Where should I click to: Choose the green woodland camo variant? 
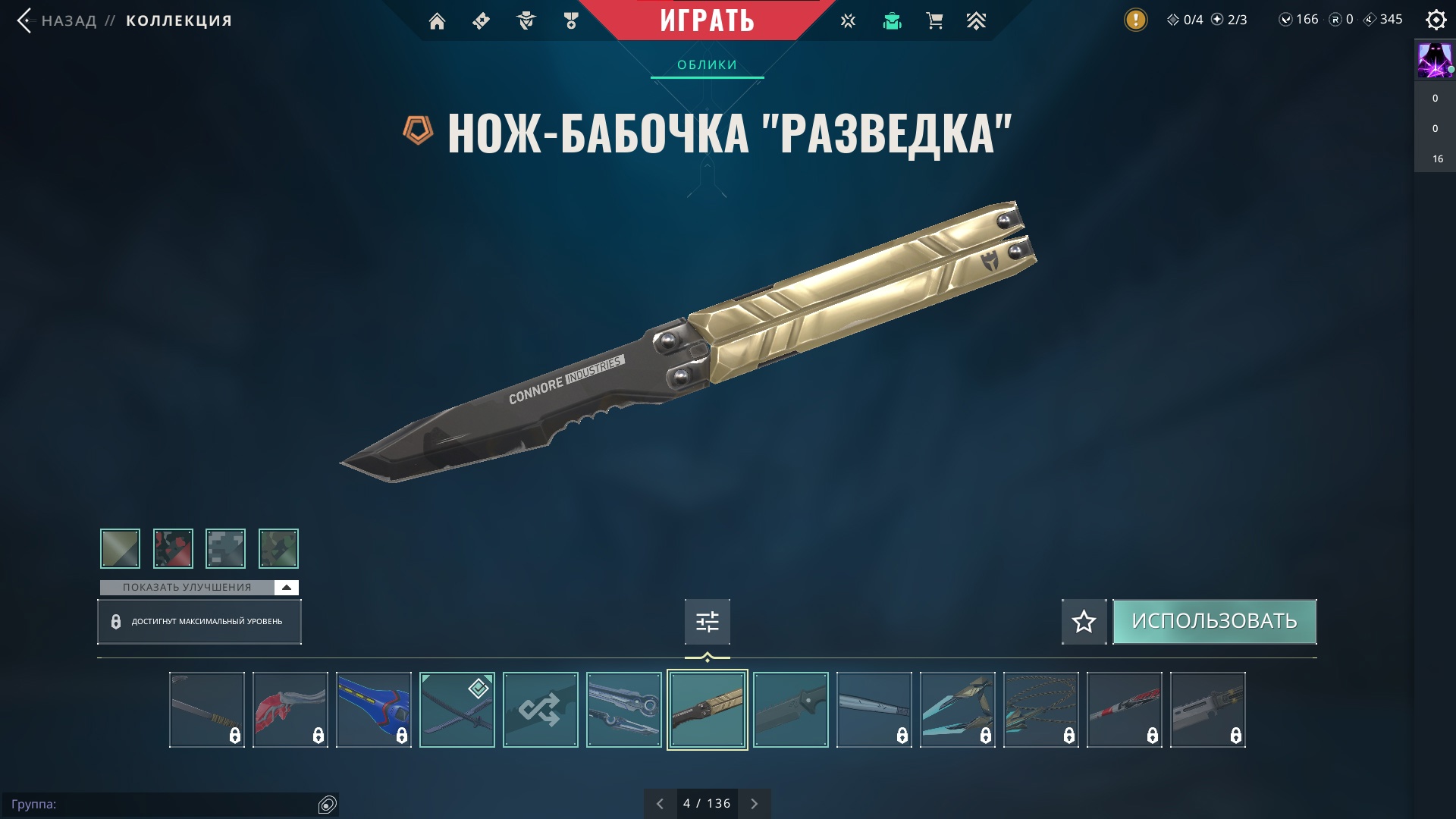[x=278, y=548]
